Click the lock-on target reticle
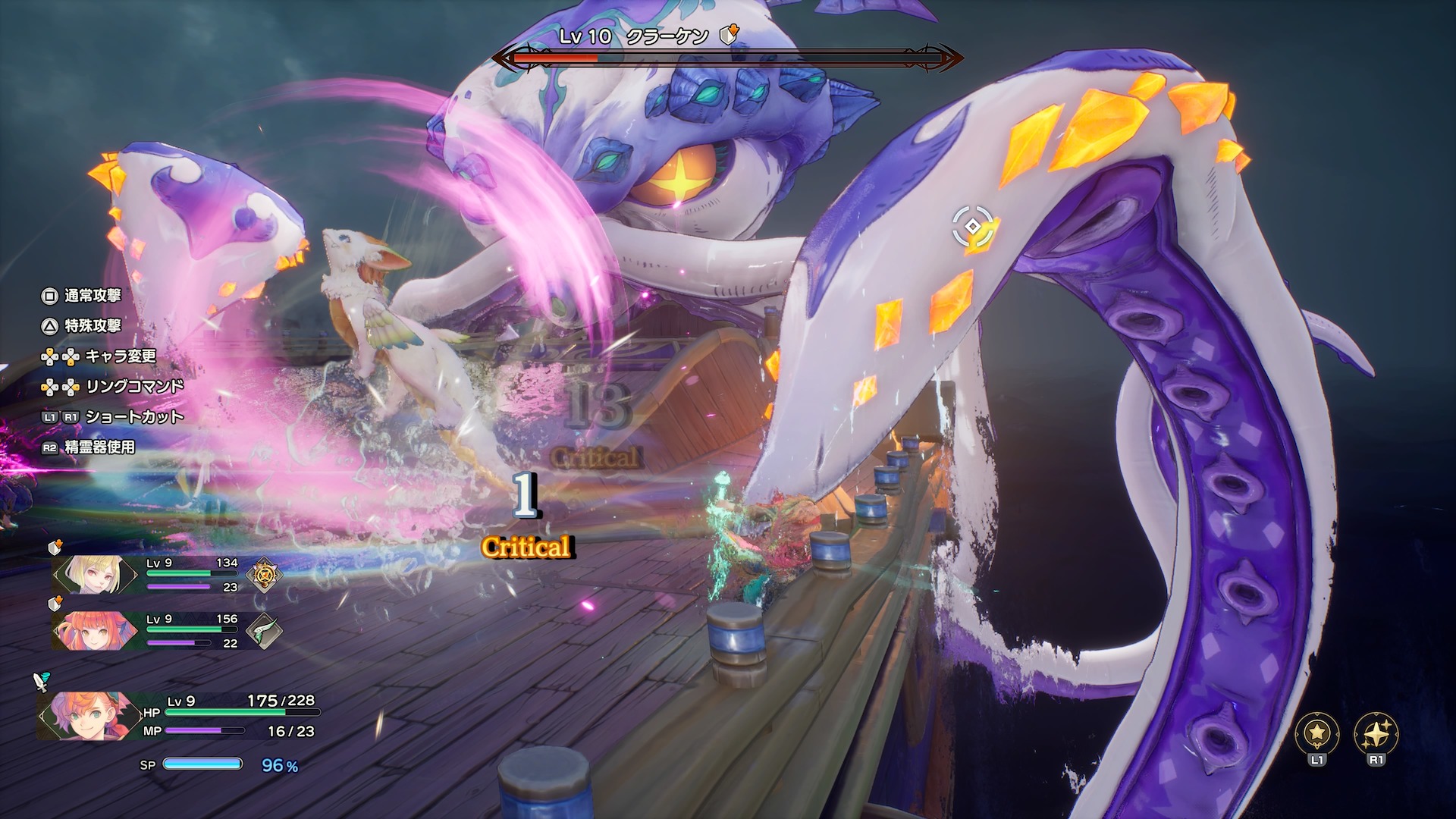The height and width of the screenshot is (819, 1456). pos(972,227)
